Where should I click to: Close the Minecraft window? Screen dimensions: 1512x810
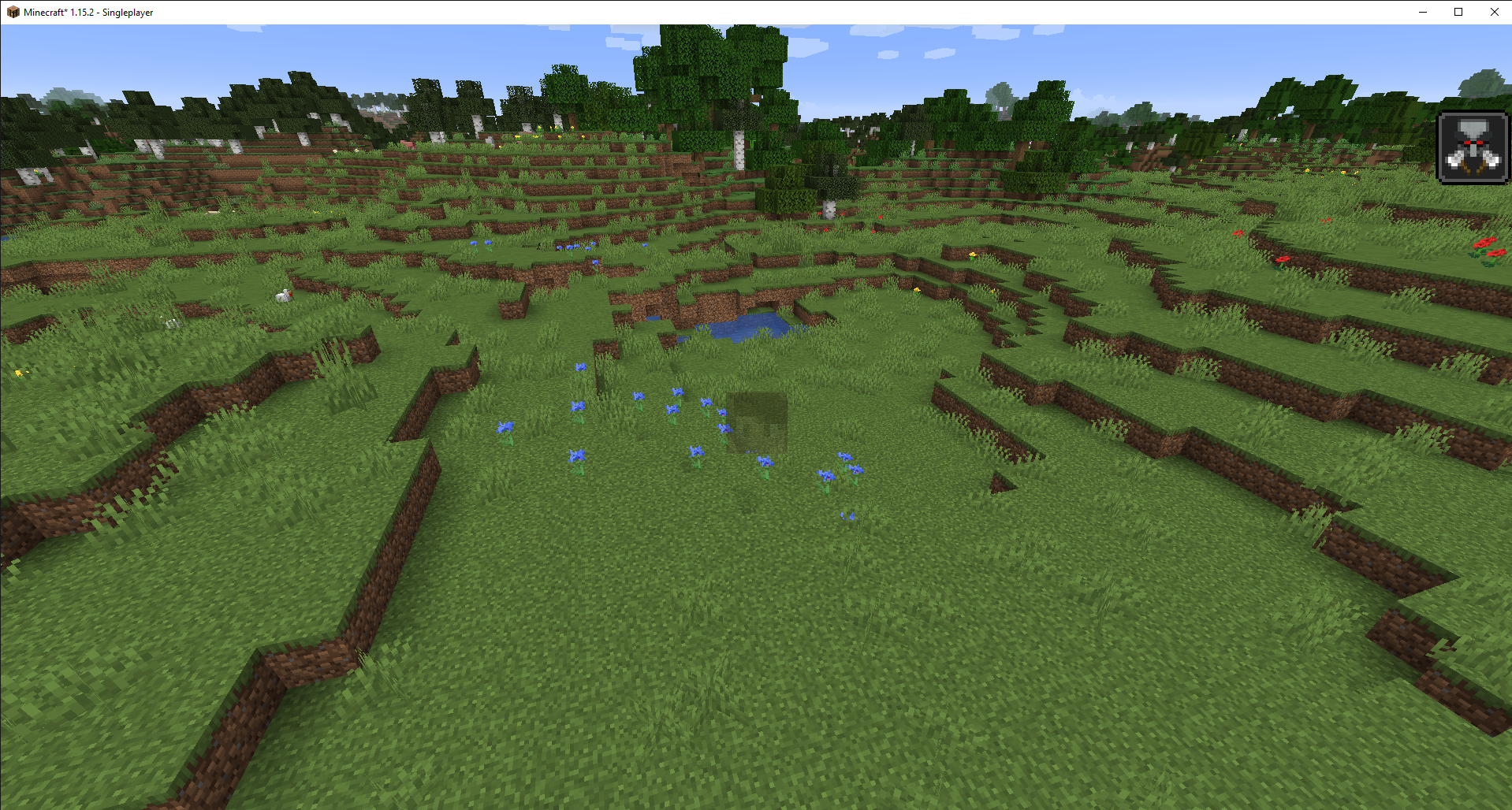1495,12
